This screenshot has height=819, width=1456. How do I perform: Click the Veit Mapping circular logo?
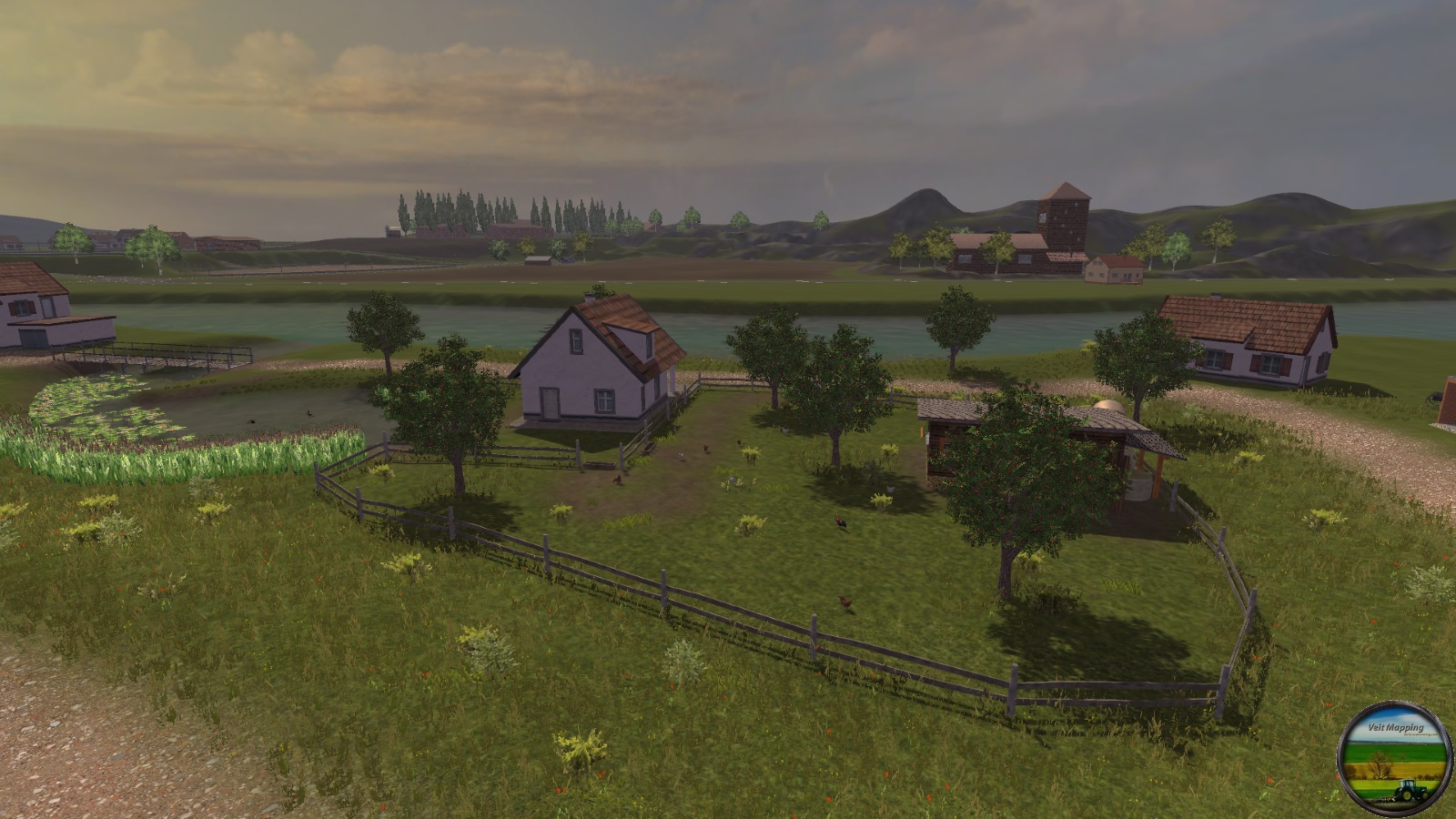pyautogui.click(x=1389, y=753)
